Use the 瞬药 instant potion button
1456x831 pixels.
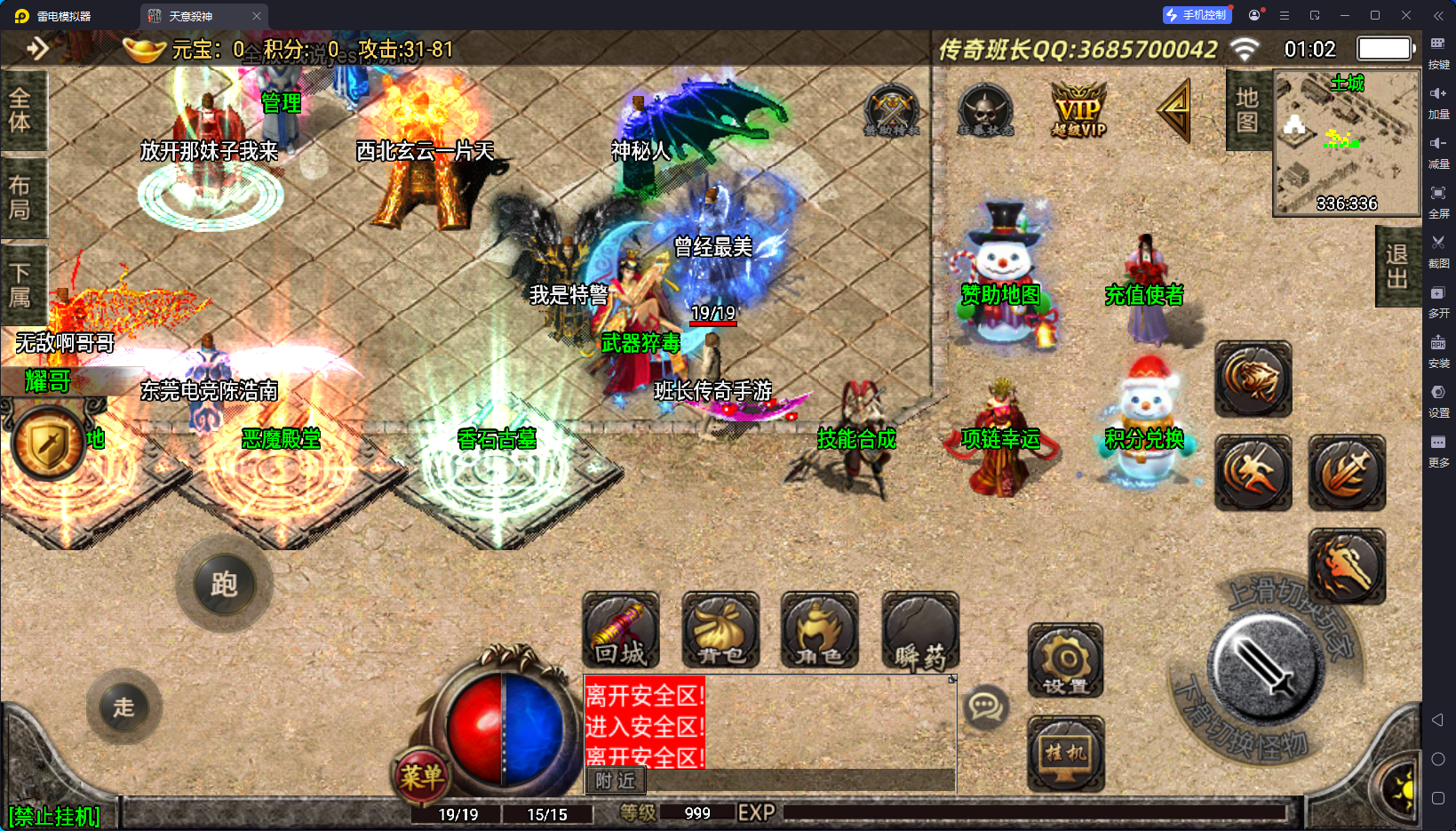click(919, 630)
